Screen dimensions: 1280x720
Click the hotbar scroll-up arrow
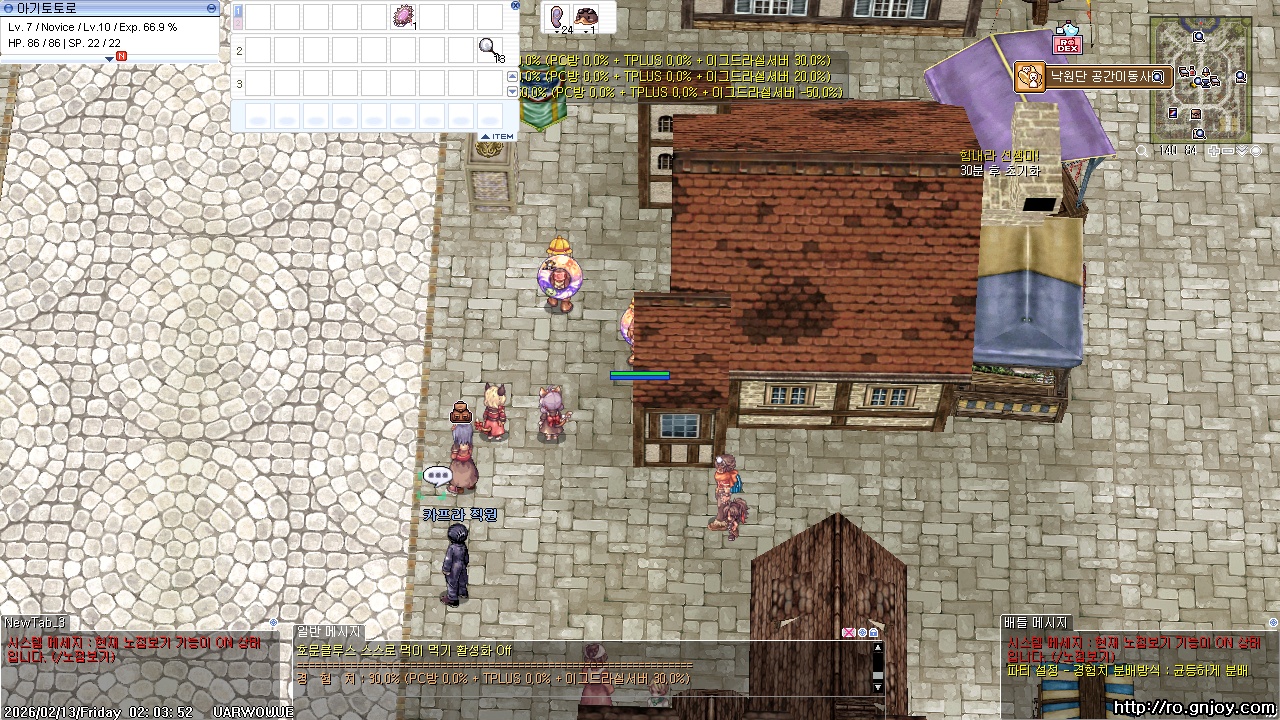tap(513, 77)
